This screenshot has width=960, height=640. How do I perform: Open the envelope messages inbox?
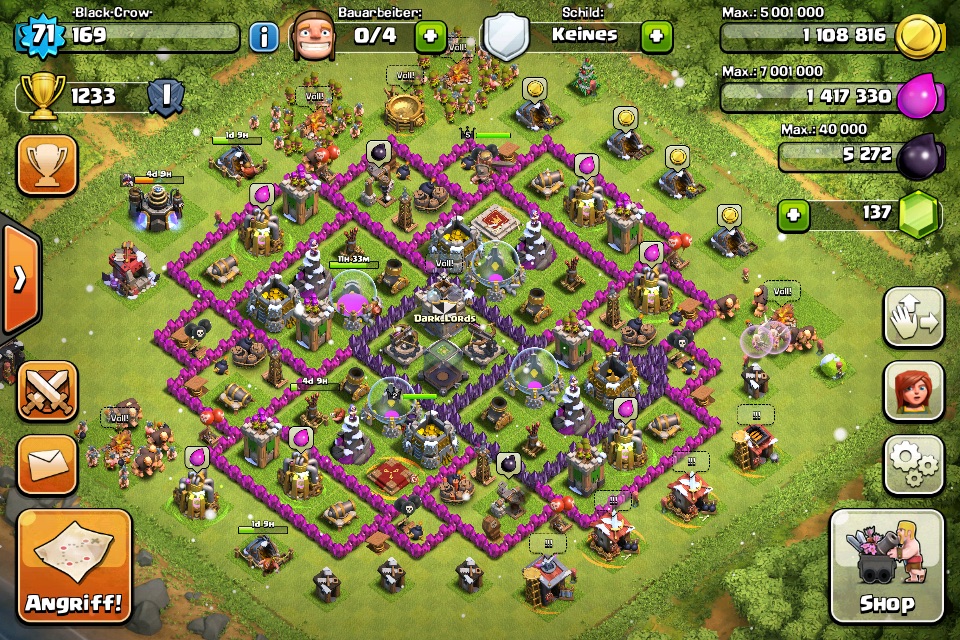pos(47,464)
